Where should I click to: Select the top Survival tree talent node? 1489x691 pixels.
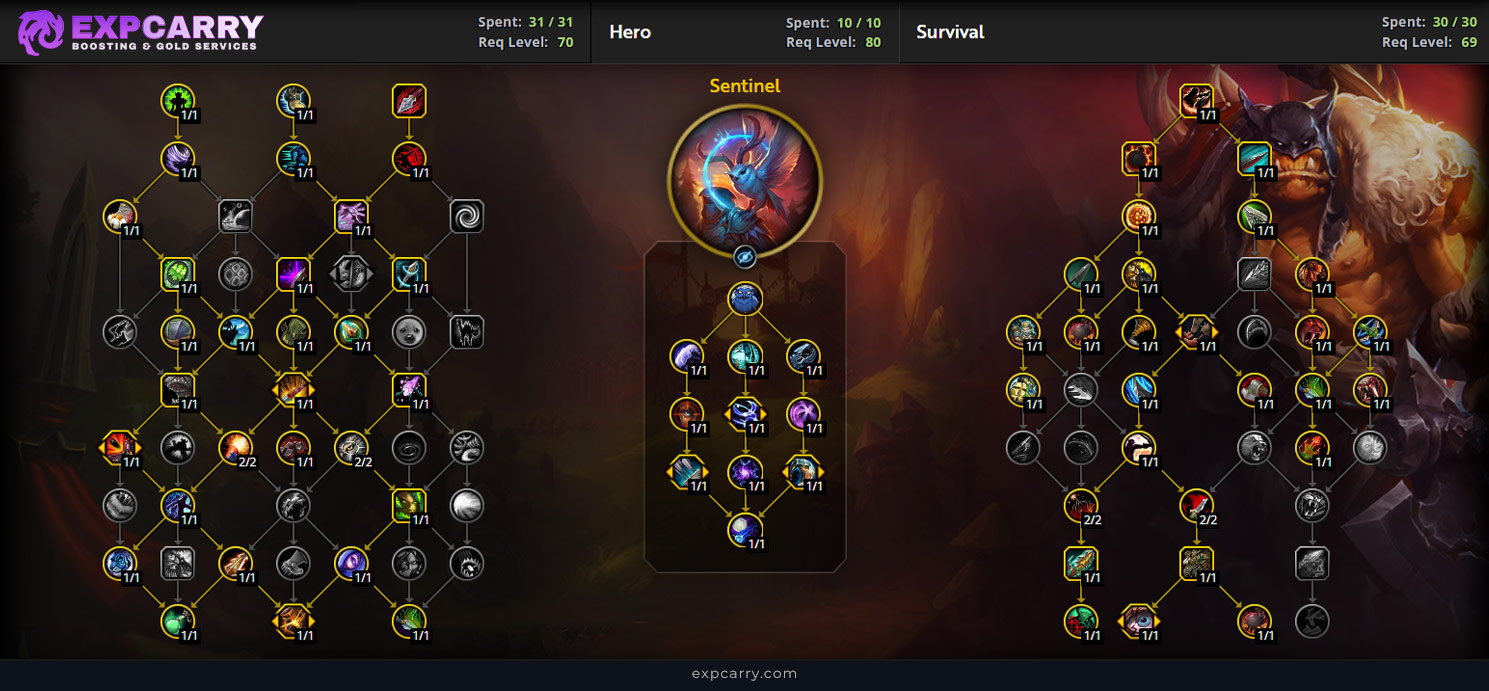[x=1196, y=100]
